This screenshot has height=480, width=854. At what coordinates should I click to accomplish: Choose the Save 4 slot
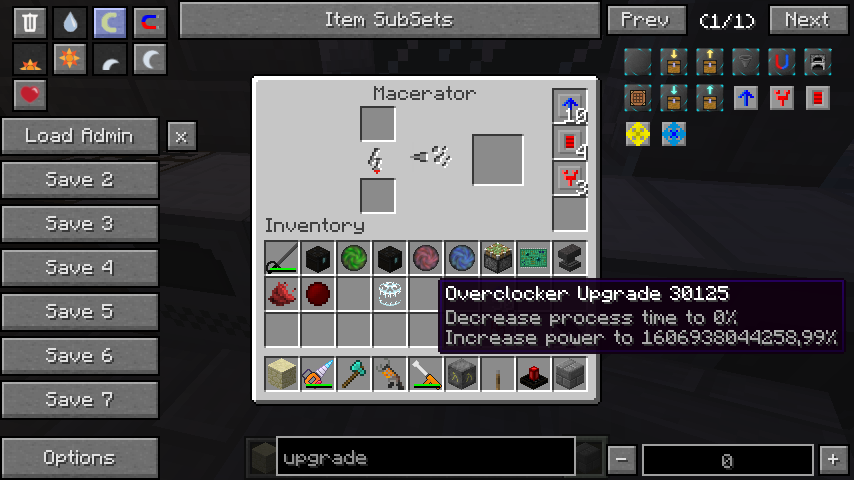tap(80, 268)
